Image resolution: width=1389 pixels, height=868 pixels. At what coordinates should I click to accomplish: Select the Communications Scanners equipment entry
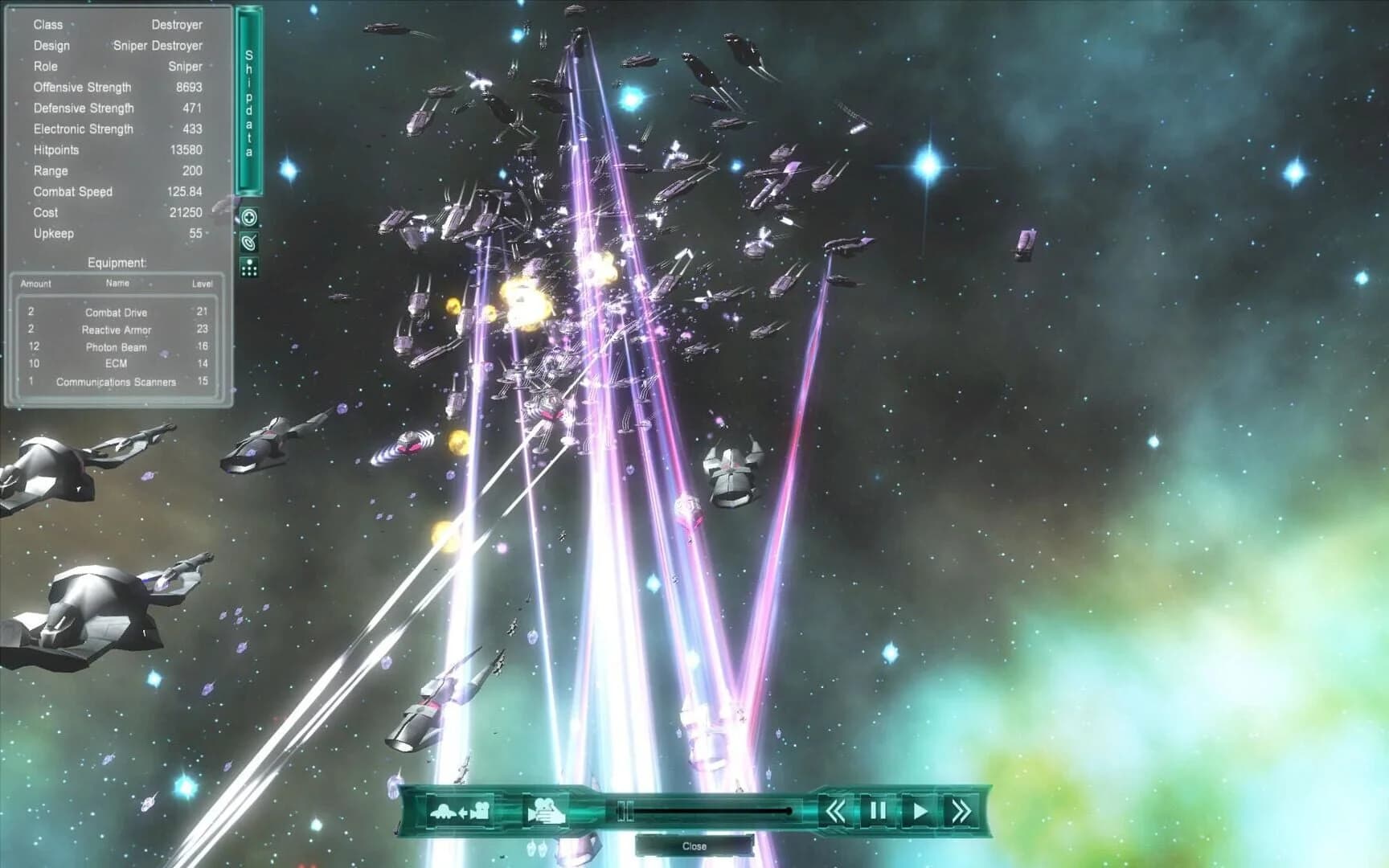tap(117, 382)
